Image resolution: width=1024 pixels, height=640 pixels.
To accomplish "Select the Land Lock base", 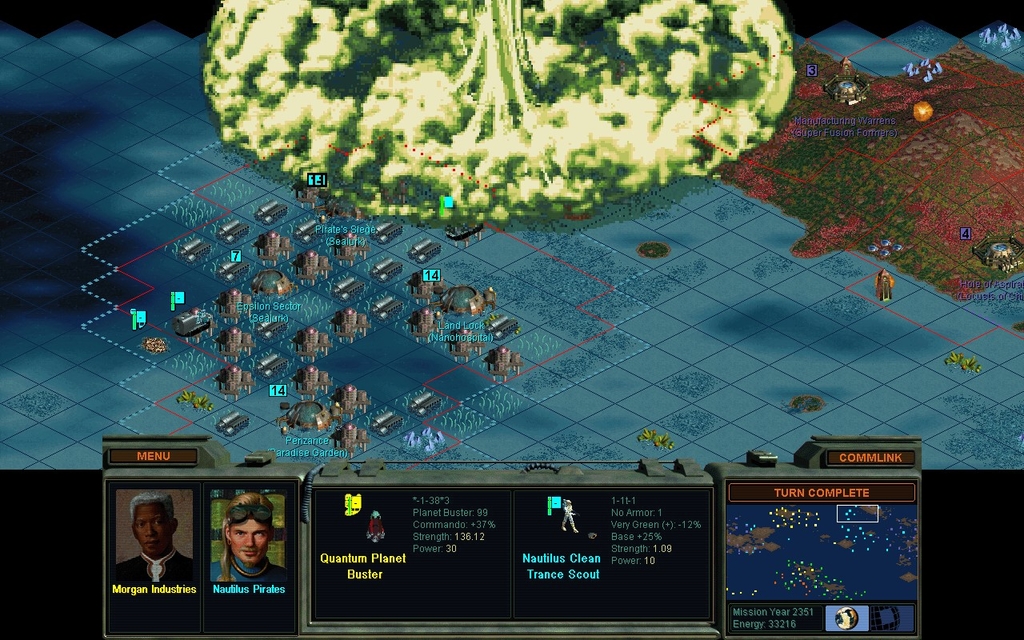I will coord(461,300).
